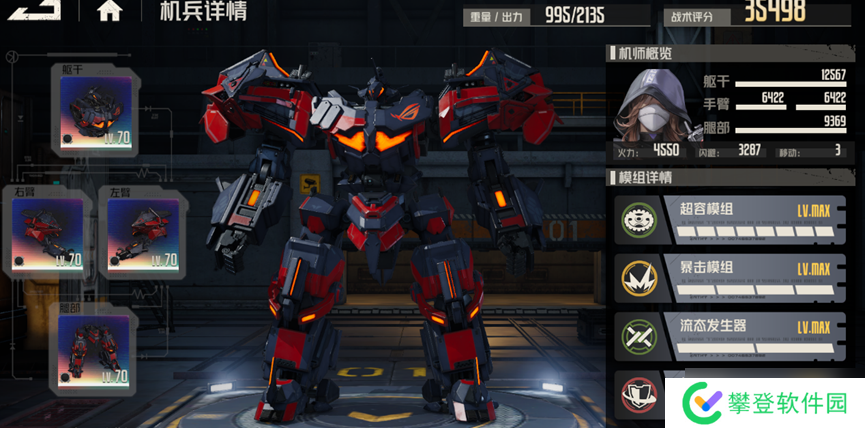
Task: Open the home screen via house icon
Action: (110, 11)
